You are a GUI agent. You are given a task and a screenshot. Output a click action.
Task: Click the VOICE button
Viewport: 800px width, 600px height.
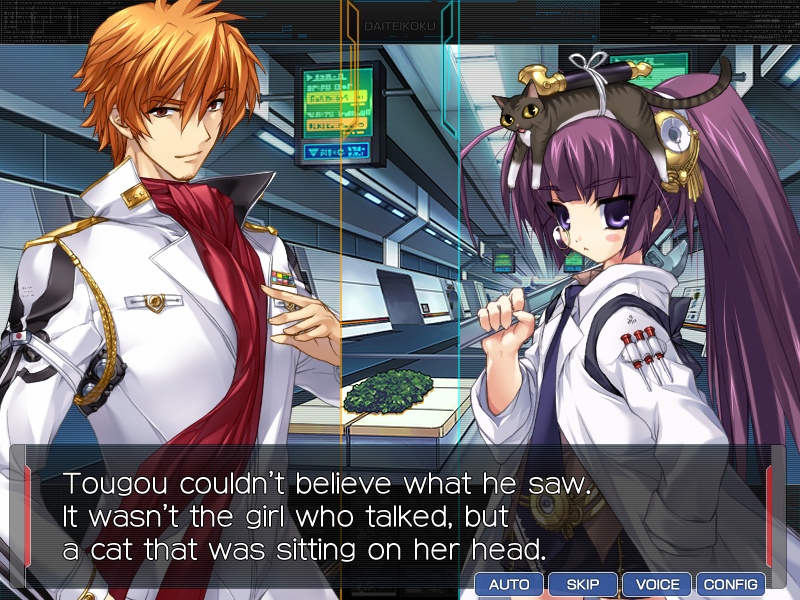pos(657,584)
